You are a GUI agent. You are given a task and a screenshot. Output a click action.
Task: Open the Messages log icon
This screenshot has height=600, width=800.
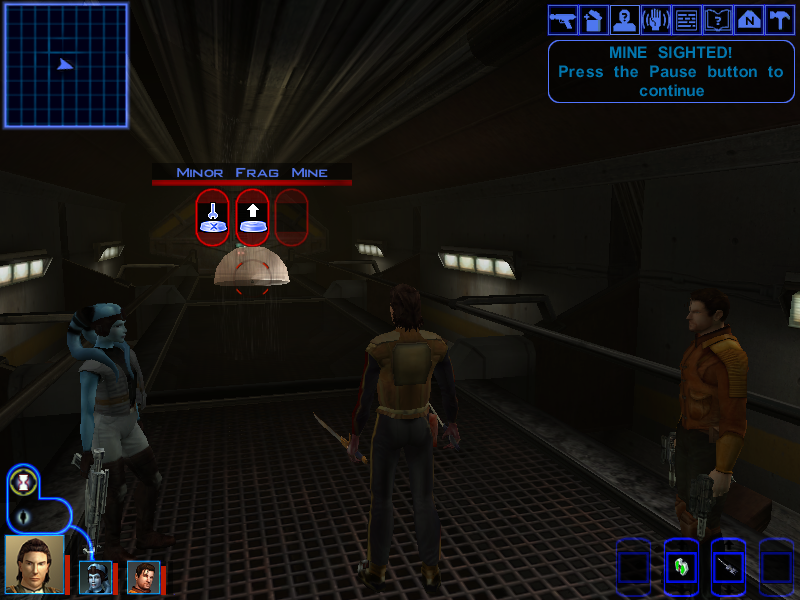point(686,19)
